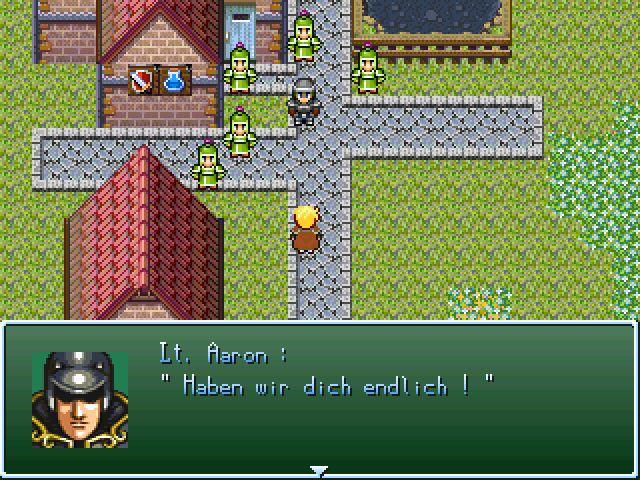Advance dialogue with the down arrow indicator
Image resolution: width=640 pixels, height=480 pixels.
[x=319, y=470]
